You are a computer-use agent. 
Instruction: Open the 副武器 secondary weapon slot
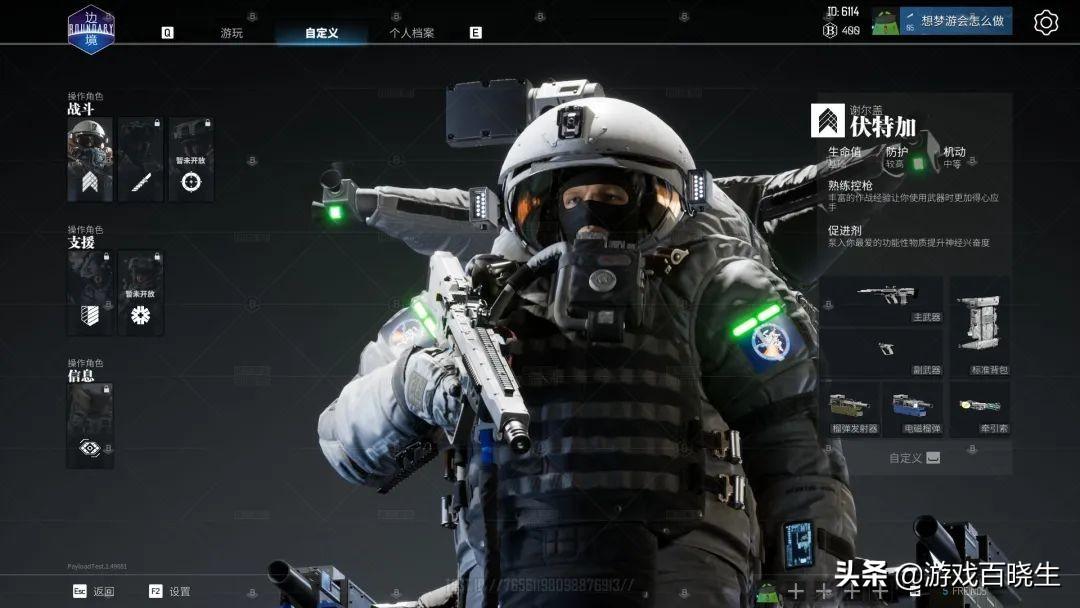click(x=882, y=354)
